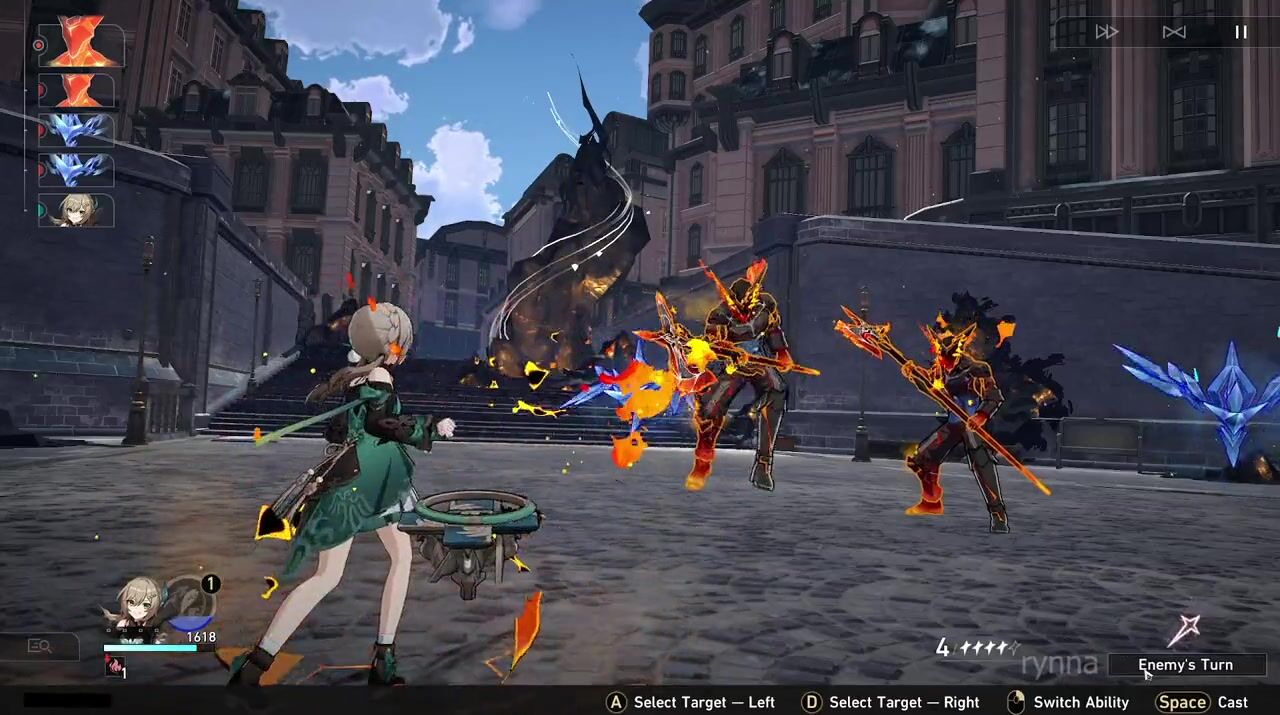Select the blonde girl's entry in the turn order
1280x715 pixels.
[x=77, y=211]
